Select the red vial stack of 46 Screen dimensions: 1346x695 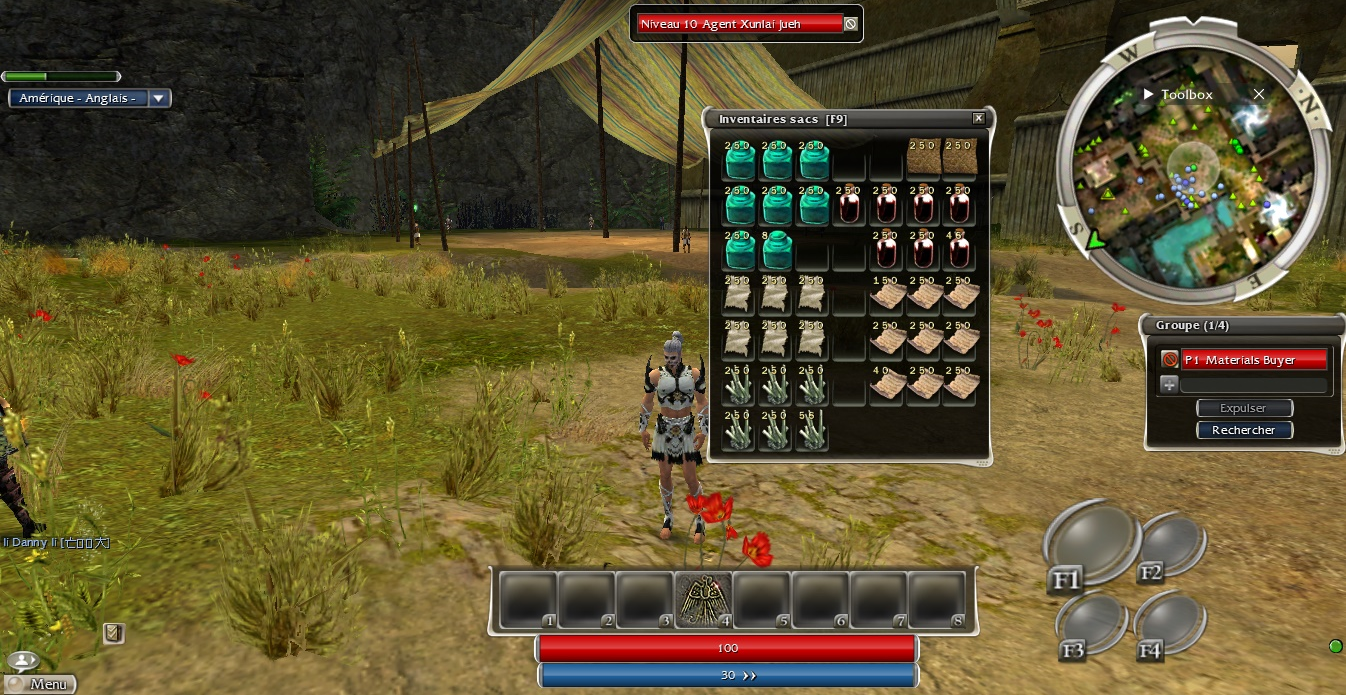[959, 250]
